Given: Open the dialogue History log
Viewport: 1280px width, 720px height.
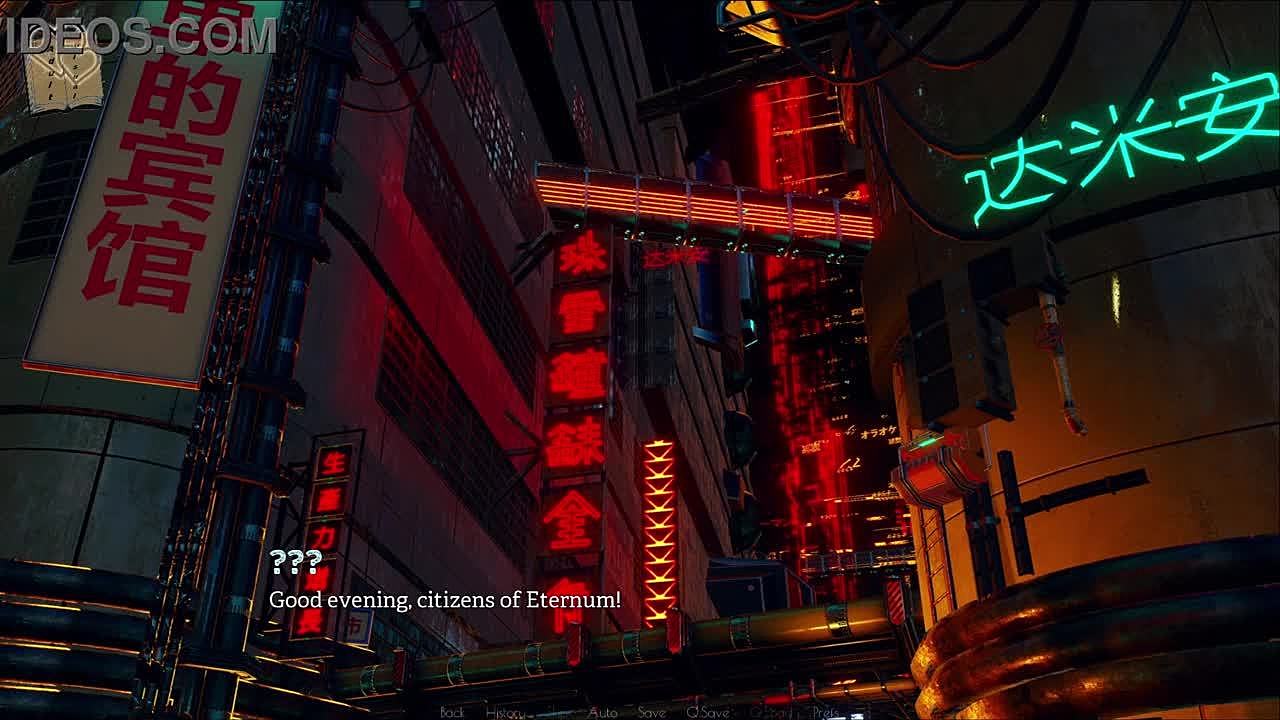Looking at the screenshot, I should [505, 712].
